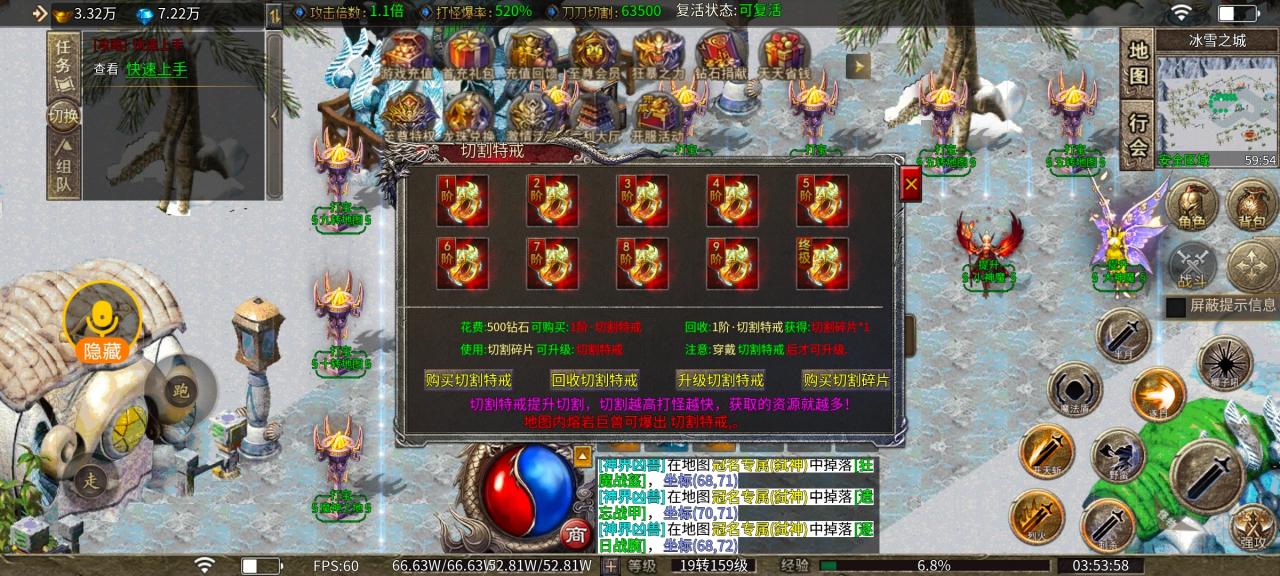Open the 游戏充值 recharge icon
The height and width of the screenshot is (576, 1280).
click(408, 56)
